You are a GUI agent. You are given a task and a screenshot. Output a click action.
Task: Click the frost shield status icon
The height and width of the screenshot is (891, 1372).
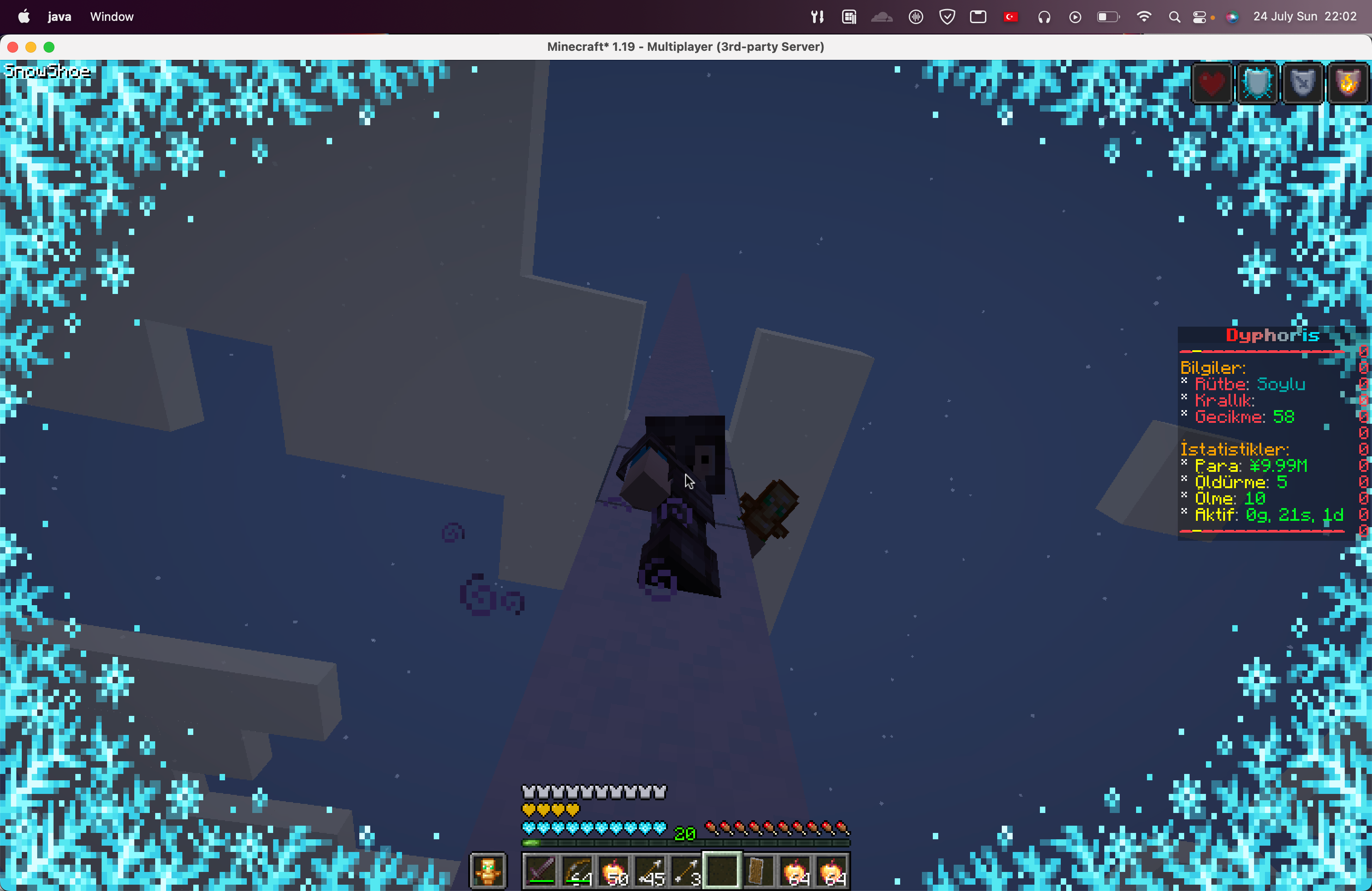(x=1257, y=83)
